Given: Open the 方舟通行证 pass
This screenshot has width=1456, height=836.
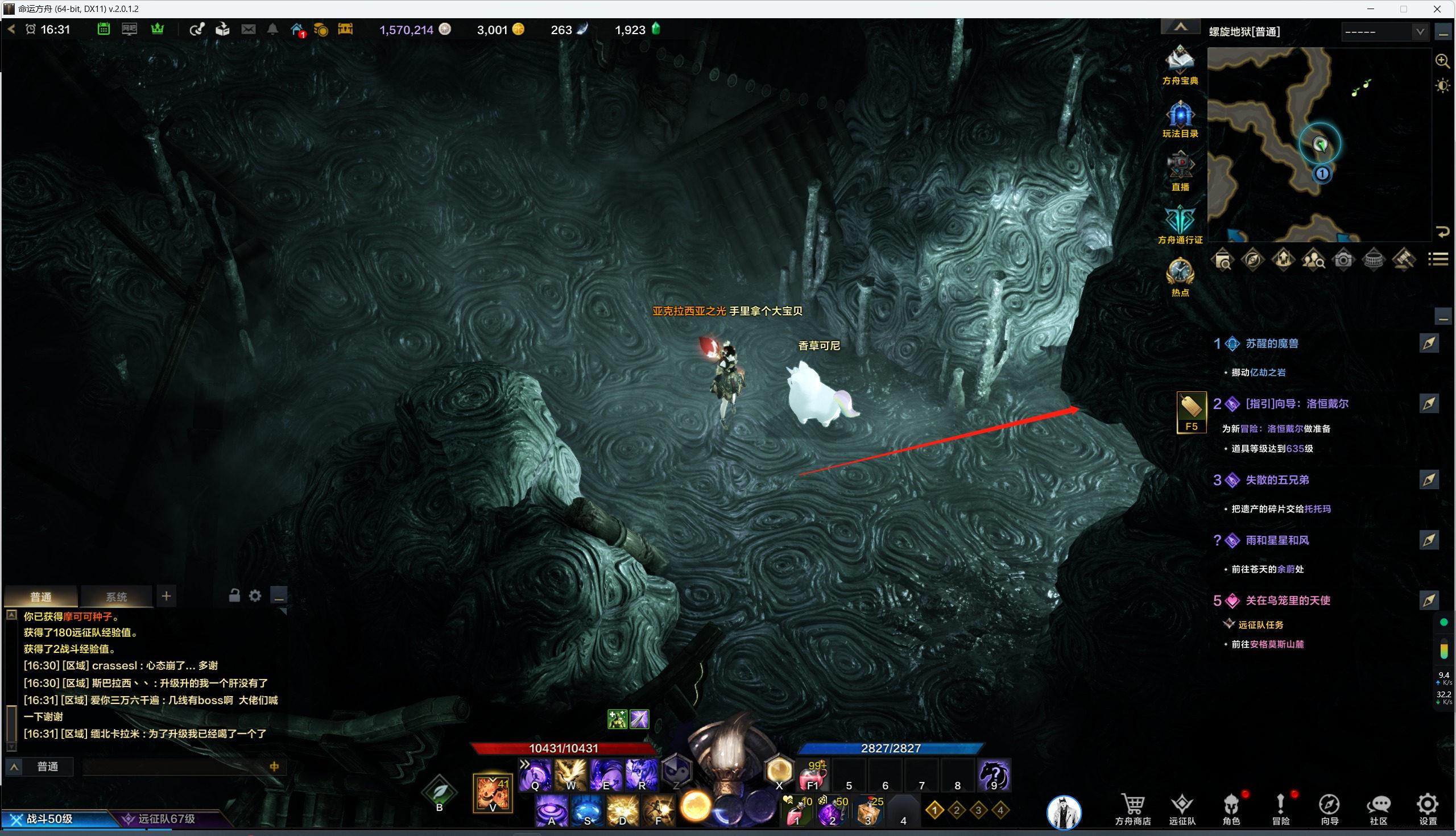Looking at the screenshot, I should tap(1180, 224).
